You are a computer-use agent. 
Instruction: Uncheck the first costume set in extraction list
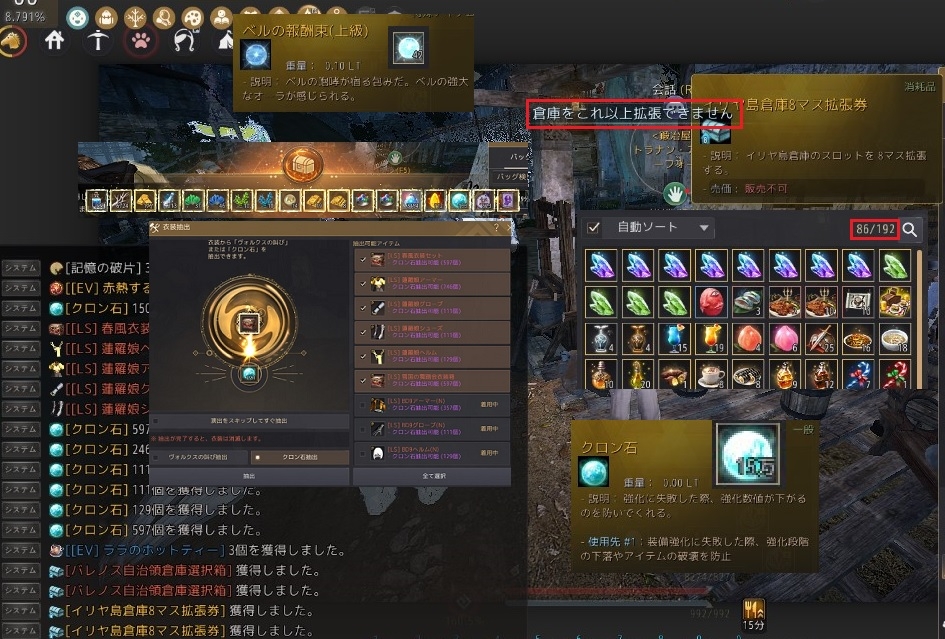(x=361, y=259)
